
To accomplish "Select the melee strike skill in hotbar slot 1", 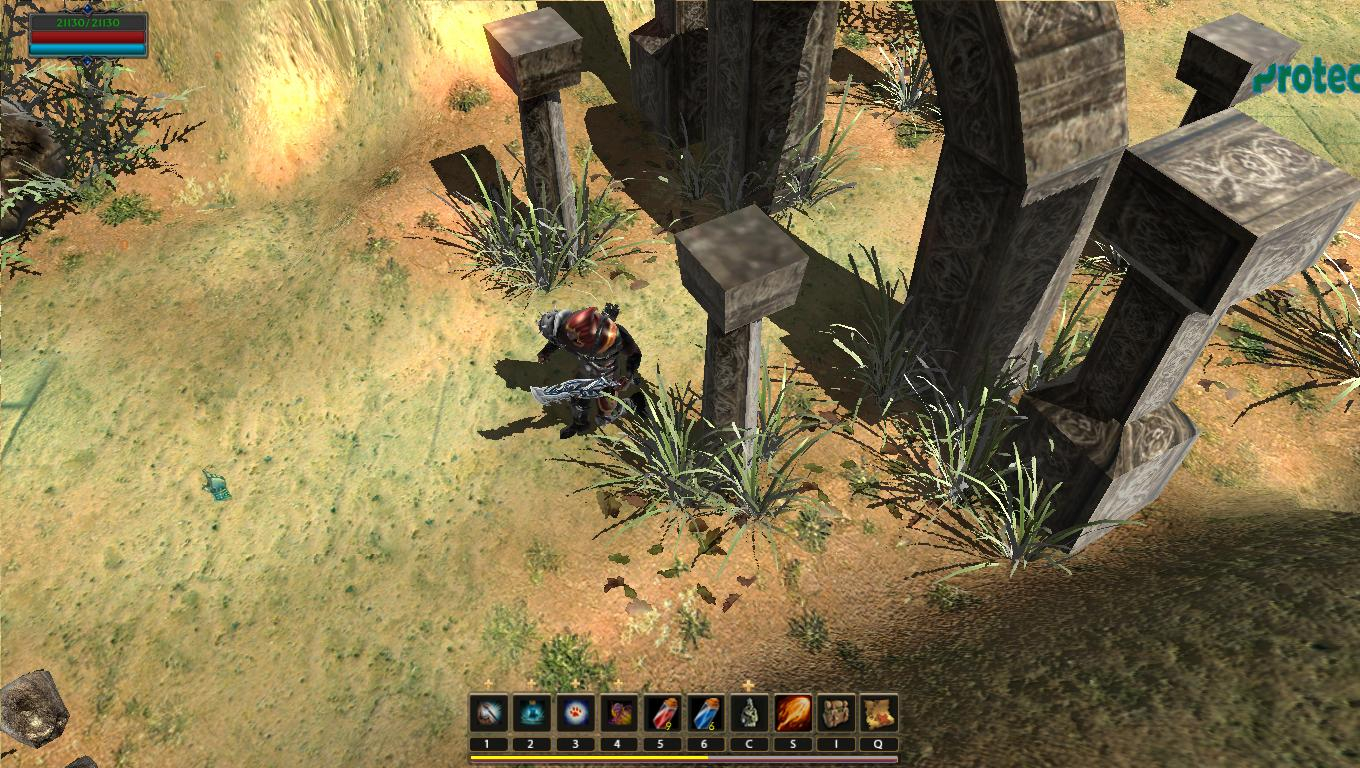I will [488, 712].
